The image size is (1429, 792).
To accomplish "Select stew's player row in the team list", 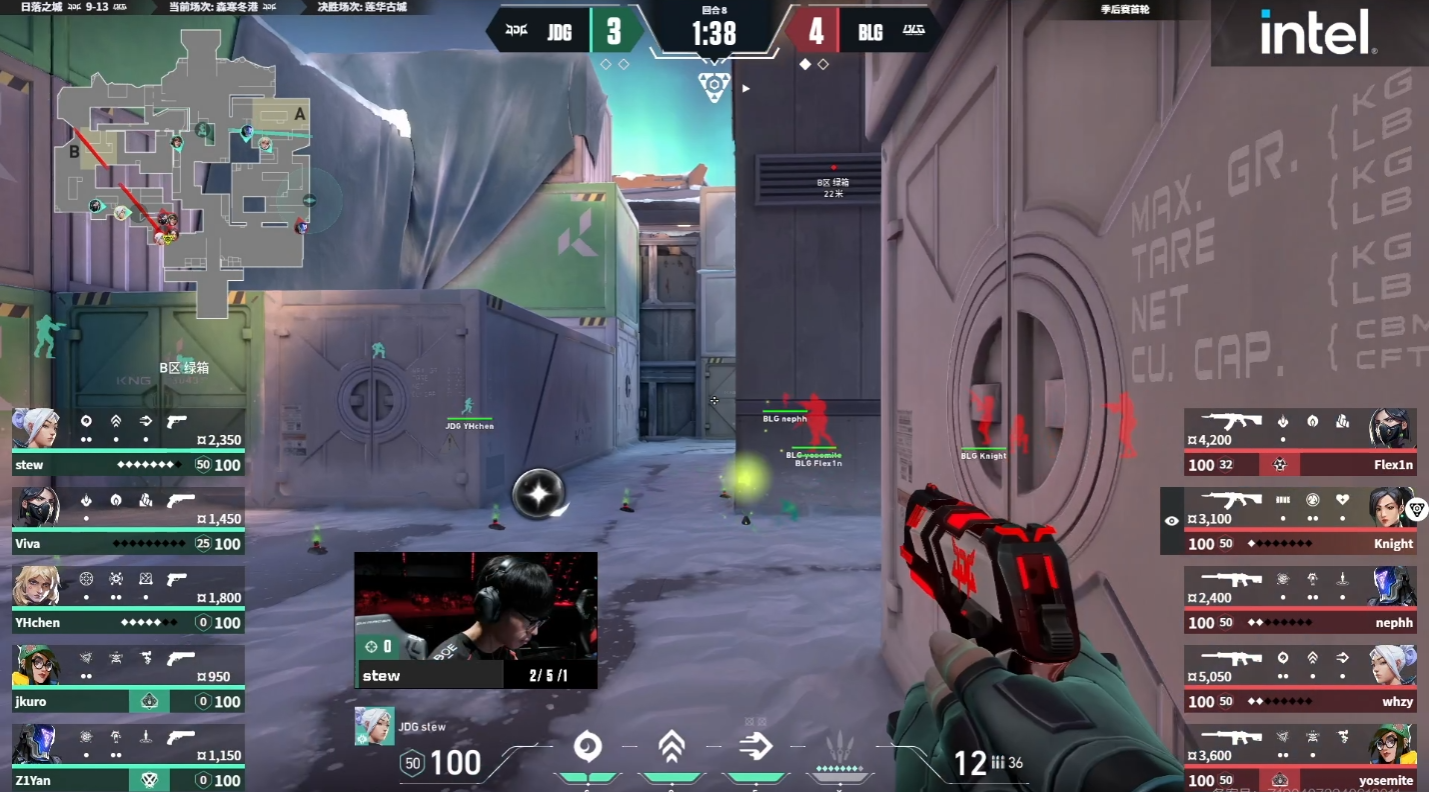I will (128, 441).
